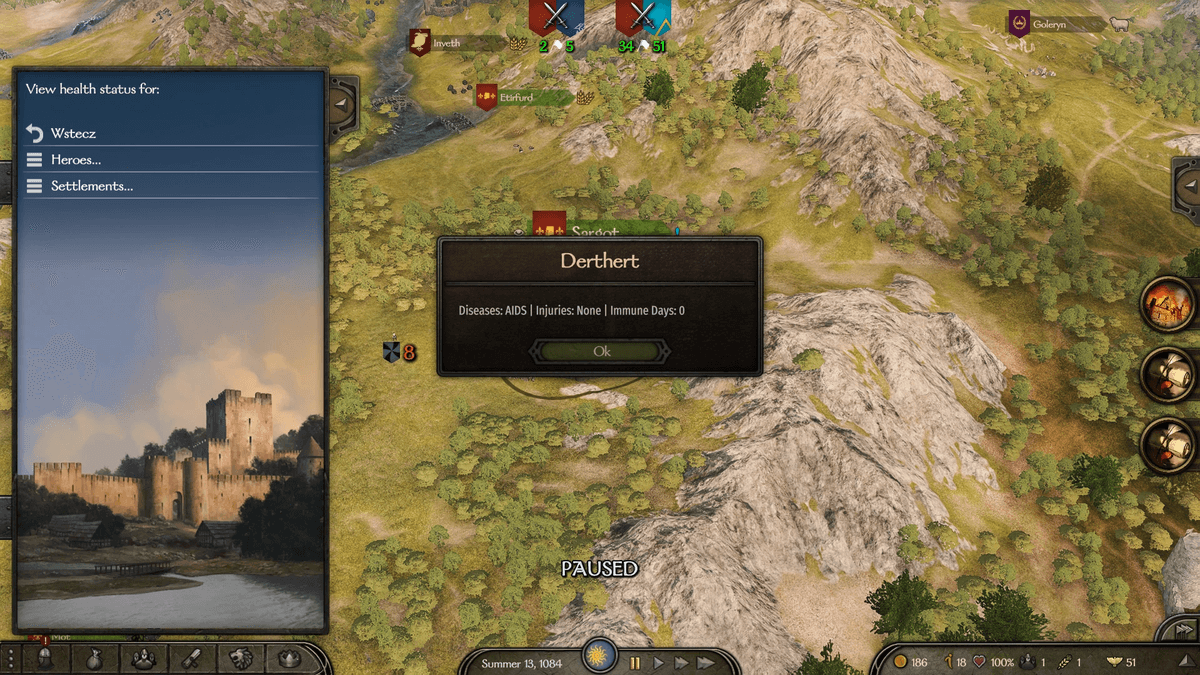This screenshot has height=675, width=1200.
Task: Resume time with the single-arrow play button
Action: pyautogui.click(x=658, y=663)
